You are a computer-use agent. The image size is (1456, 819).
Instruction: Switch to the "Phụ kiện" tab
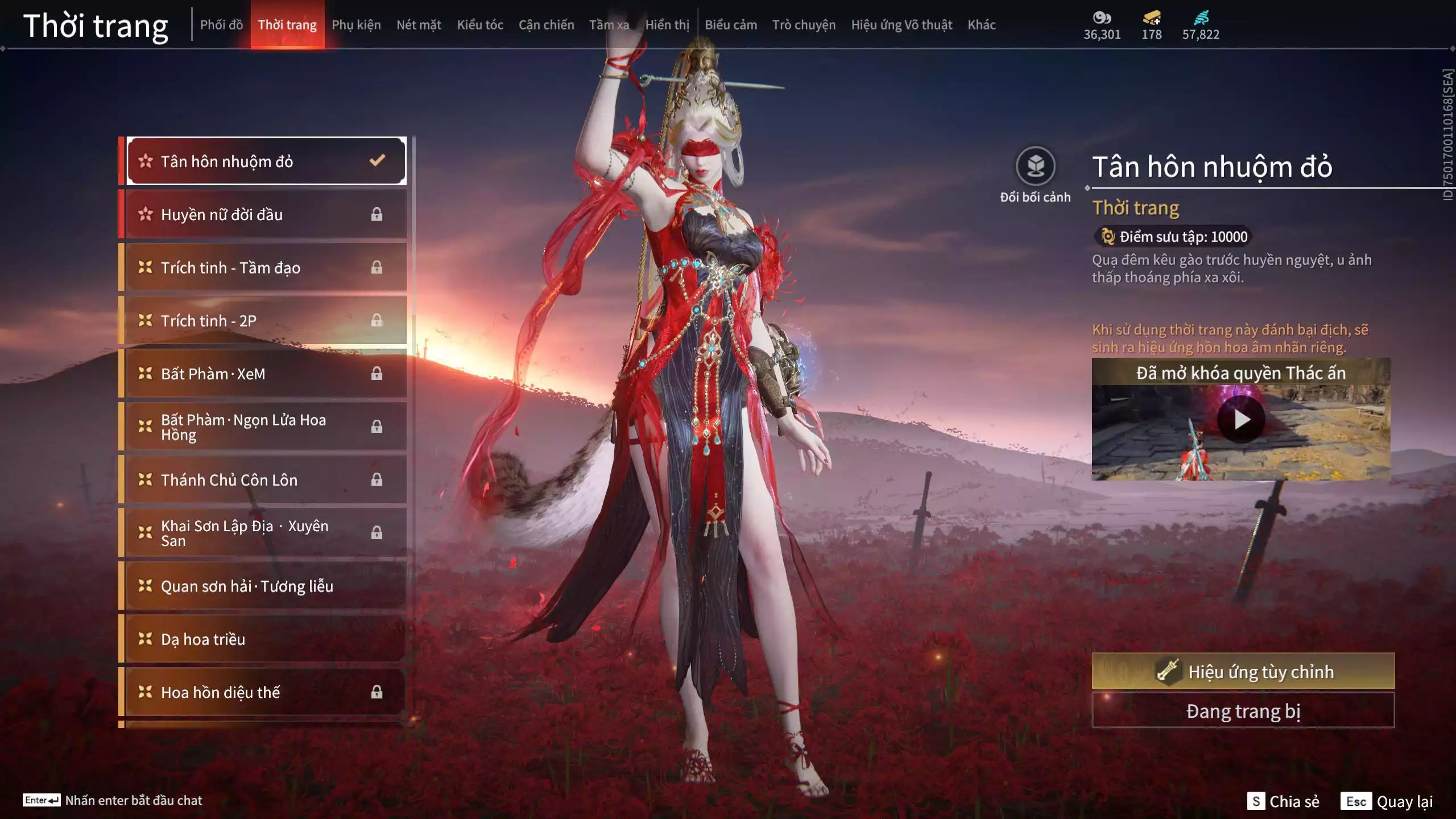click(357, 24)
